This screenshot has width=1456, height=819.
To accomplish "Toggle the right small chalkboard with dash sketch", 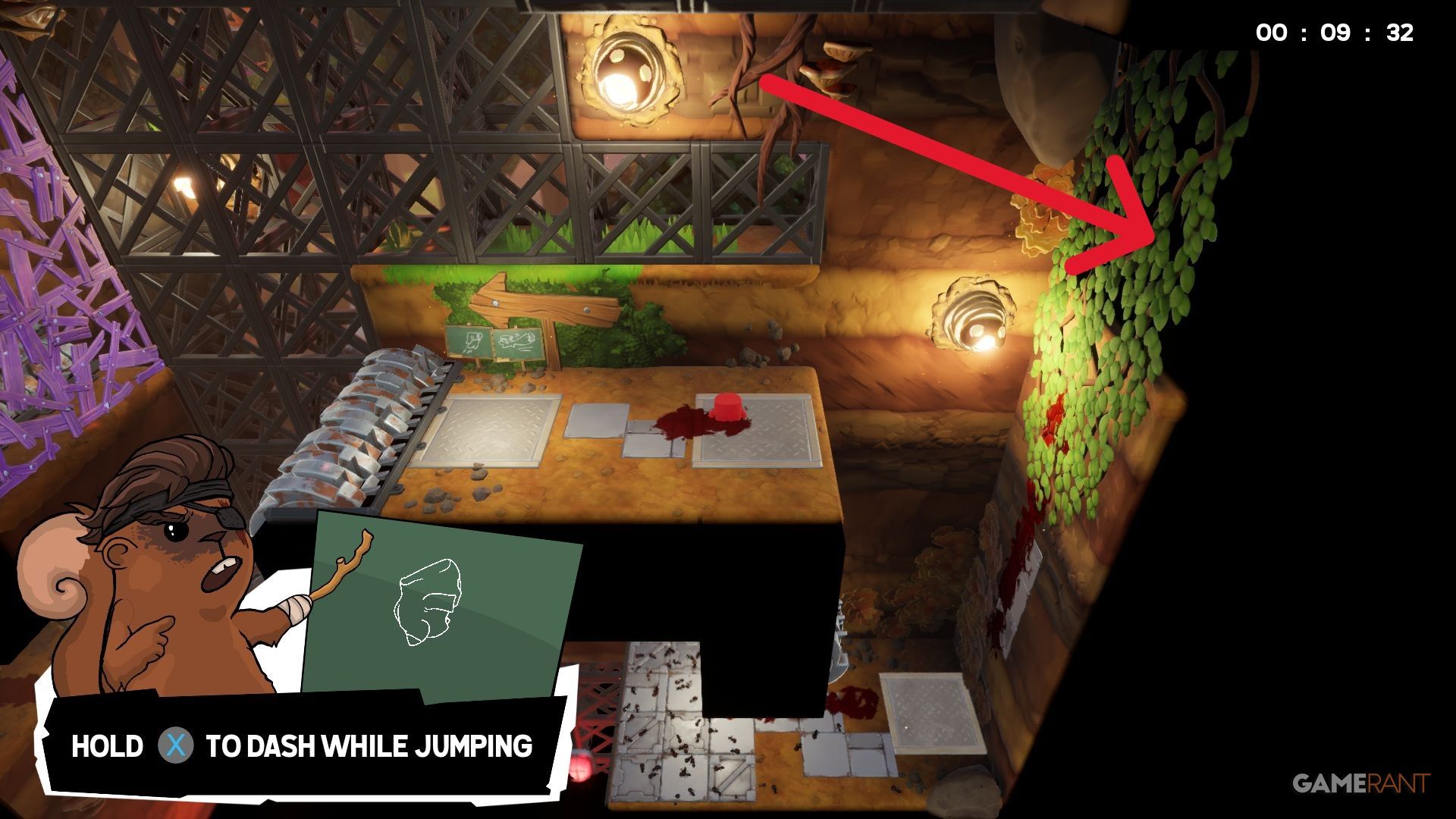I will coord(516,341).
